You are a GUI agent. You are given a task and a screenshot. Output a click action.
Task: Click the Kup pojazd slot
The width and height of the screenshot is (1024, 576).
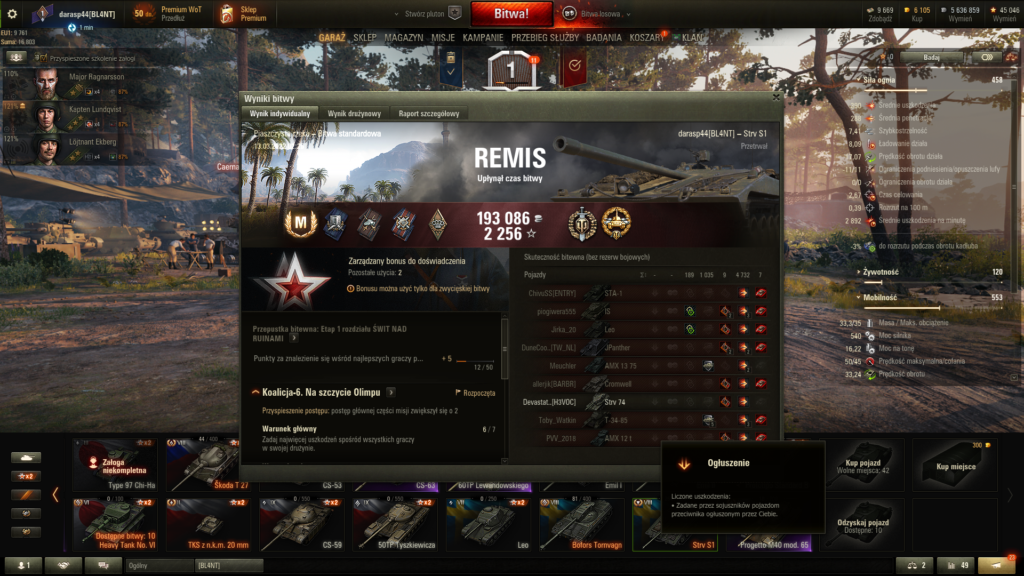pyautogui.click(x=863, y=464)
